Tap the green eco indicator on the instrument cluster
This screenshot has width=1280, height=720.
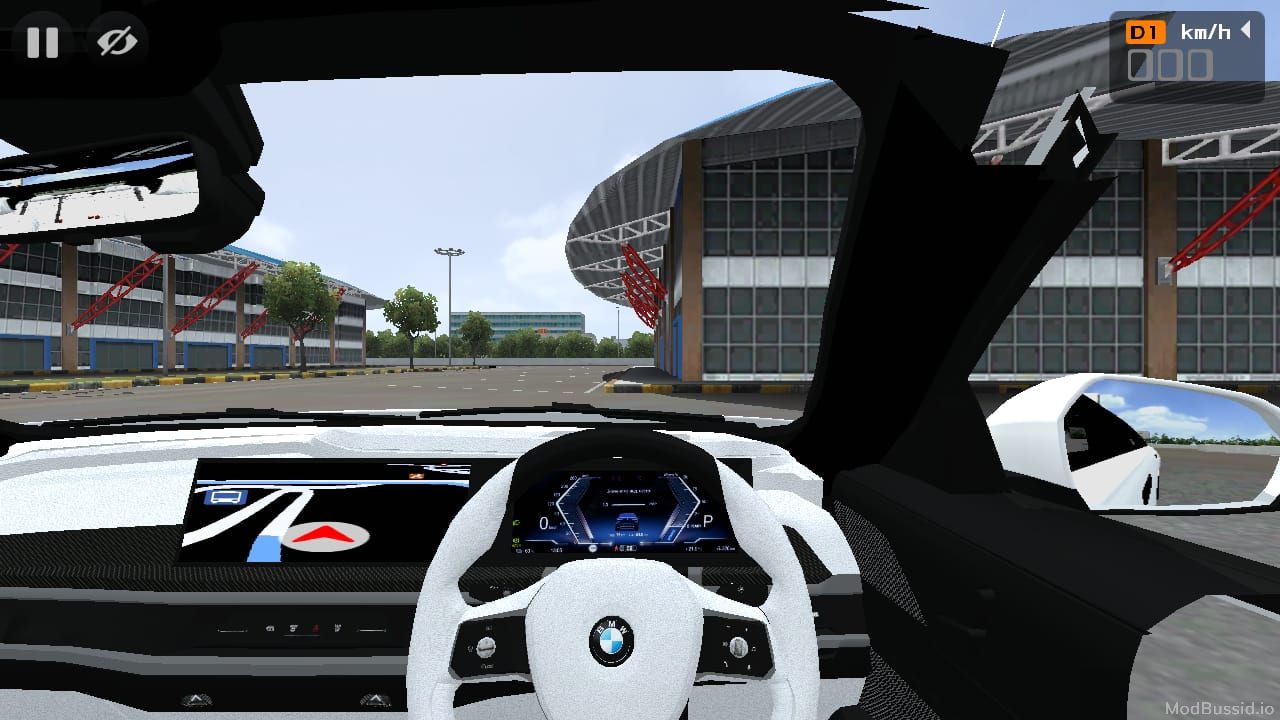coord(515,522)
